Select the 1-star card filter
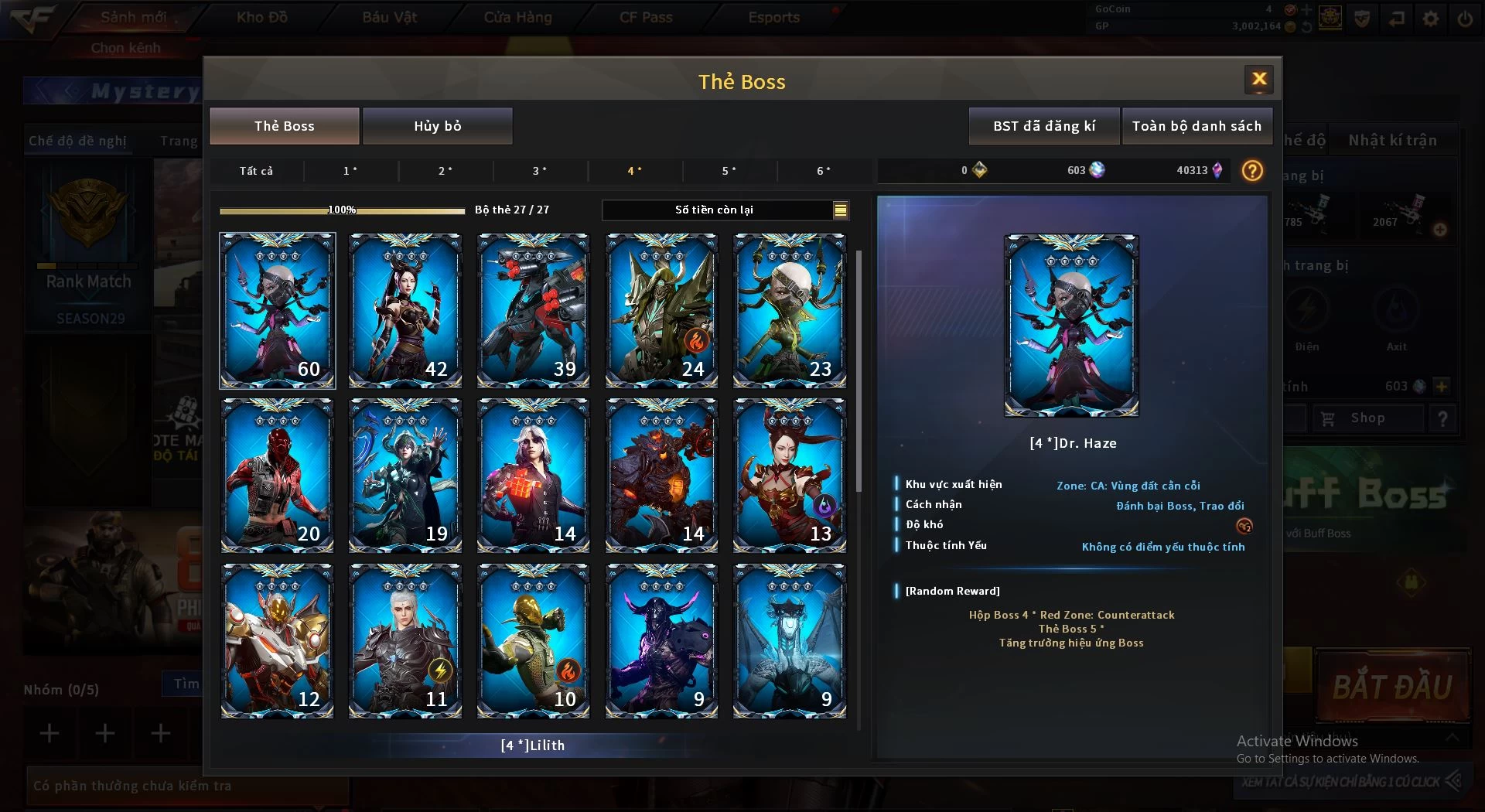The width and height of the screenshot is (1485, 812). [350, 171]
